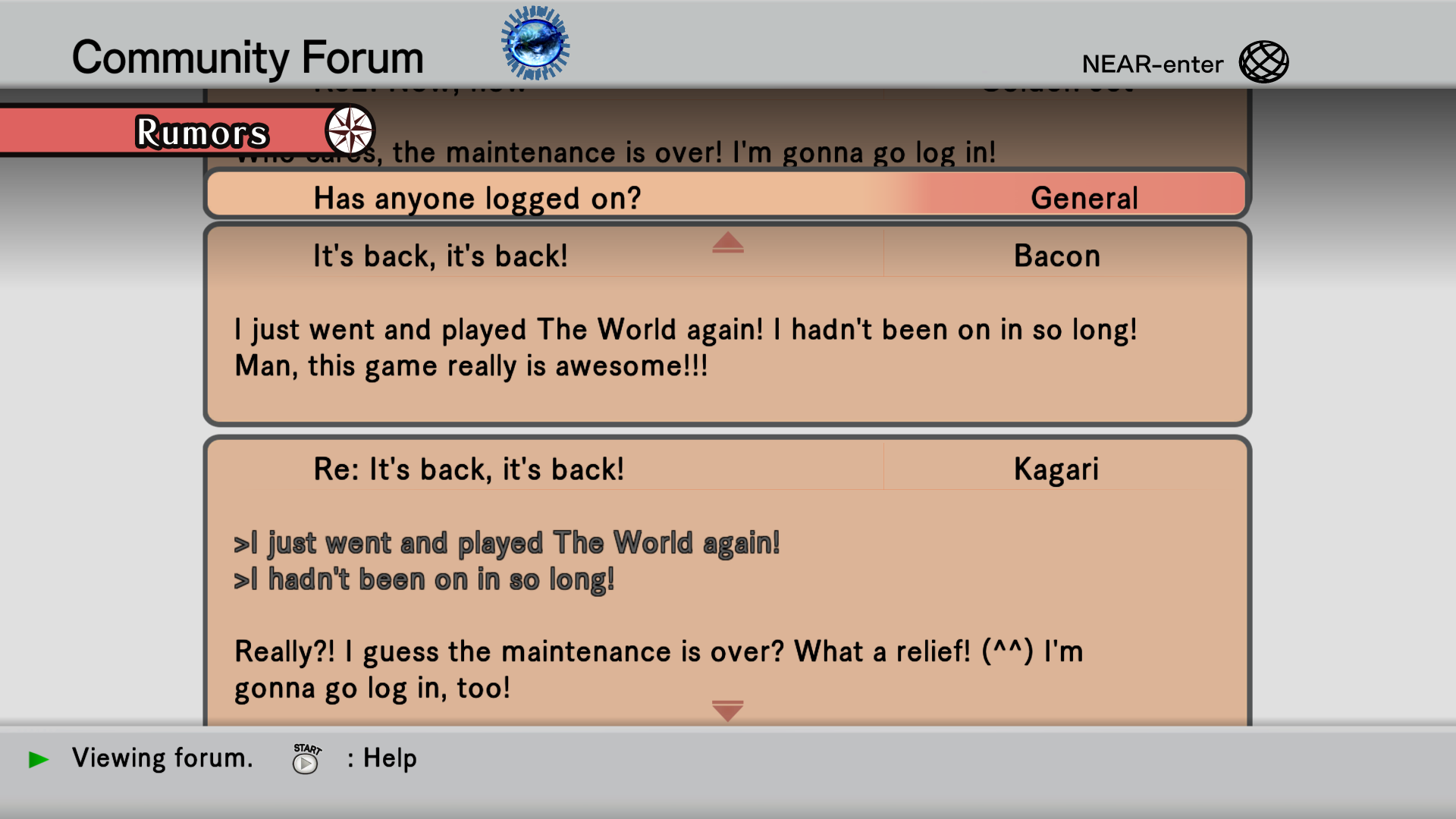Click the downward scroll arrow in the thread

(727, 711)
